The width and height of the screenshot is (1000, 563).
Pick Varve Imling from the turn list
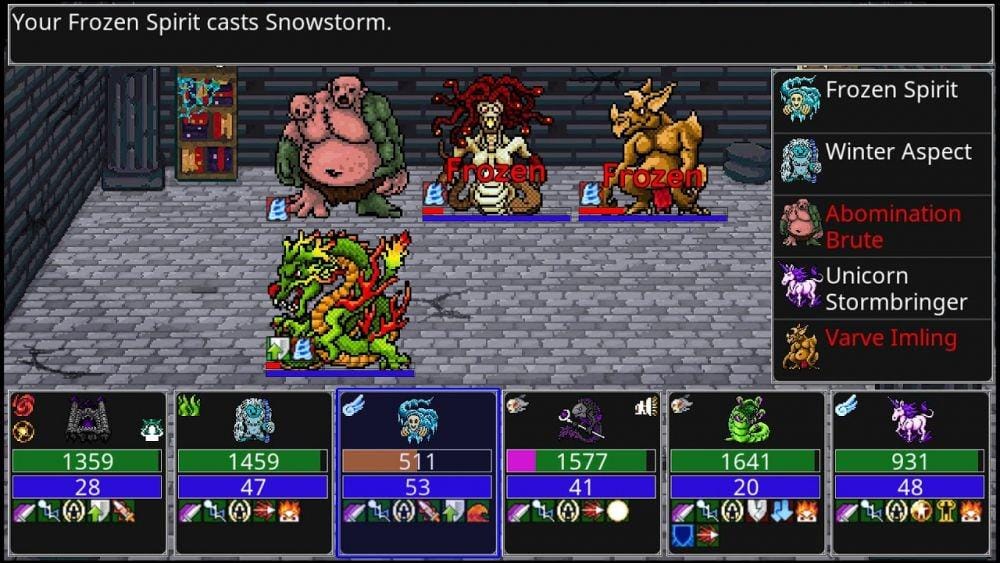(x=883, y=350)
